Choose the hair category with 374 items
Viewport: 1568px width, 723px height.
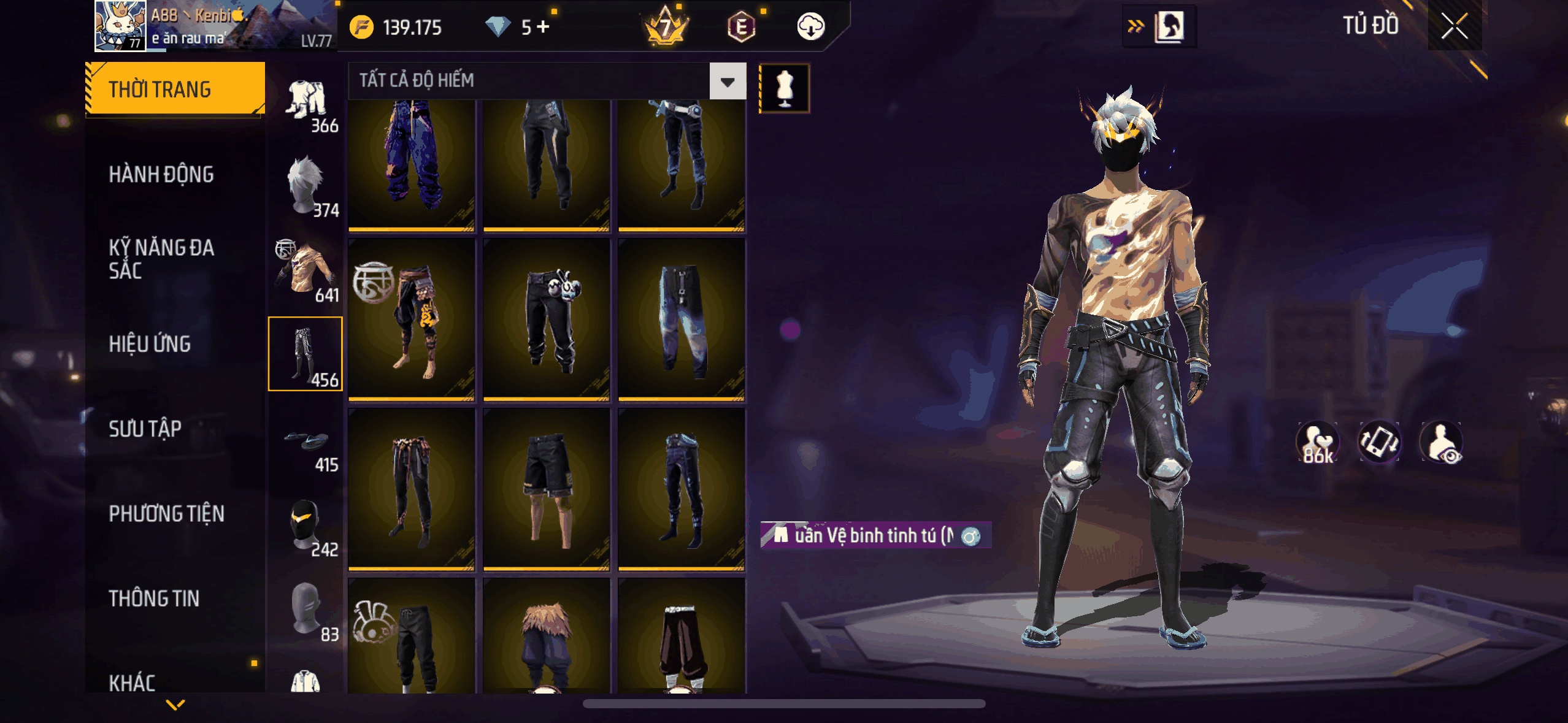click(x=307, y=185)
